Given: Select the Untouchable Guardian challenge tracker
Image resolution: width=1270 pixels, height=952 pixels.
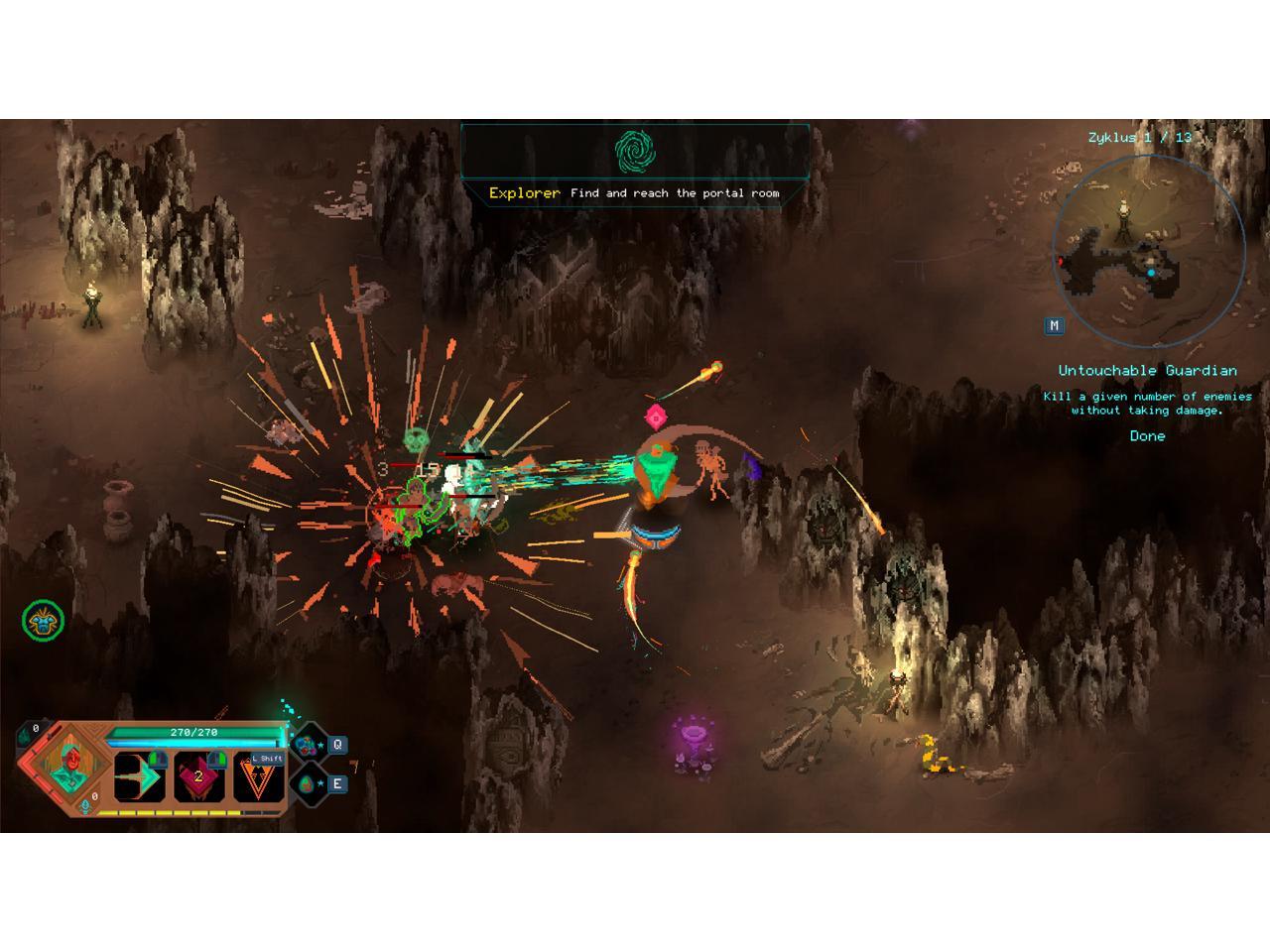Looking at the screenshot, I should click(1147, 402).
